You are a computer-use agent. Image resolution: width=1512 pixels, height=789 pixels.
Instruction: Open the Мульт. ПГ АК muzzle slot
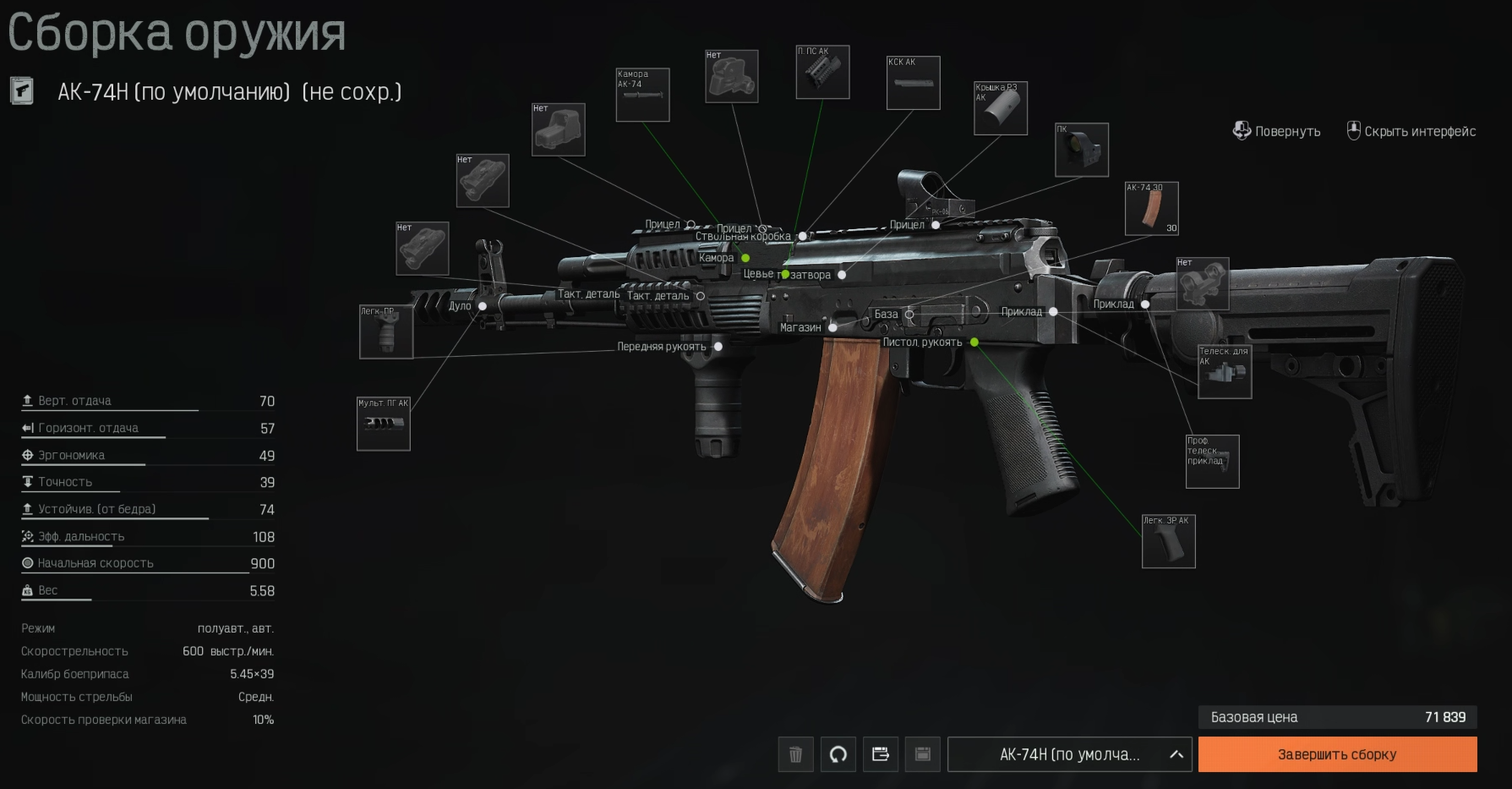click(x=383, y=424)
